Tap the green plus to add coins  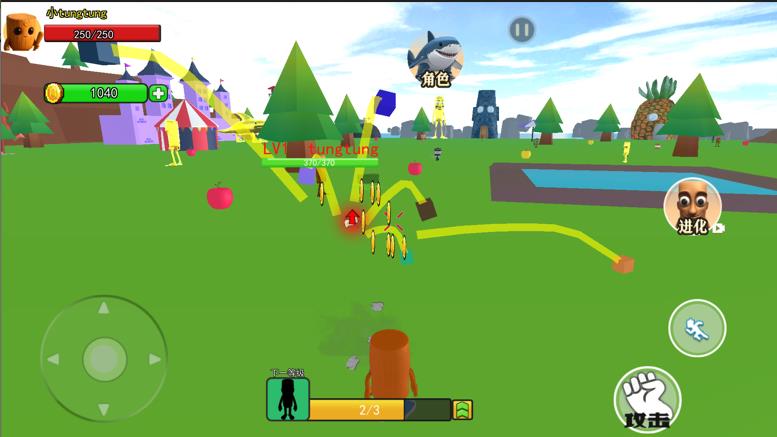(x=159, y=93)
